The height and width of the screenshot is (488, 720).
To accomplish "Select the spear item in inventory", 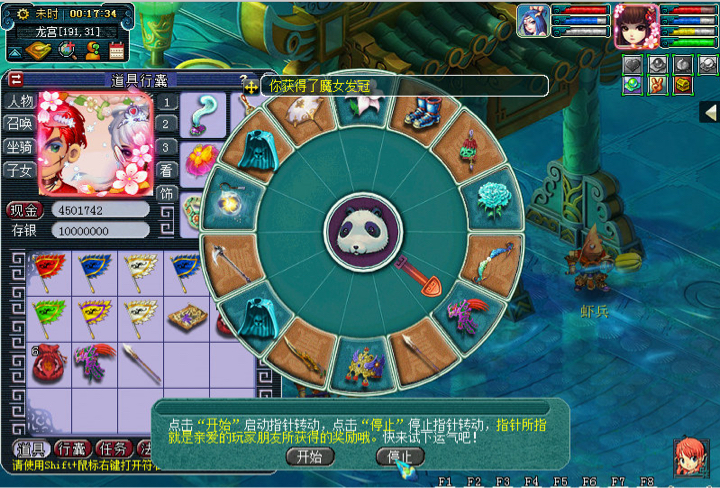I will (x=140, y=363).
